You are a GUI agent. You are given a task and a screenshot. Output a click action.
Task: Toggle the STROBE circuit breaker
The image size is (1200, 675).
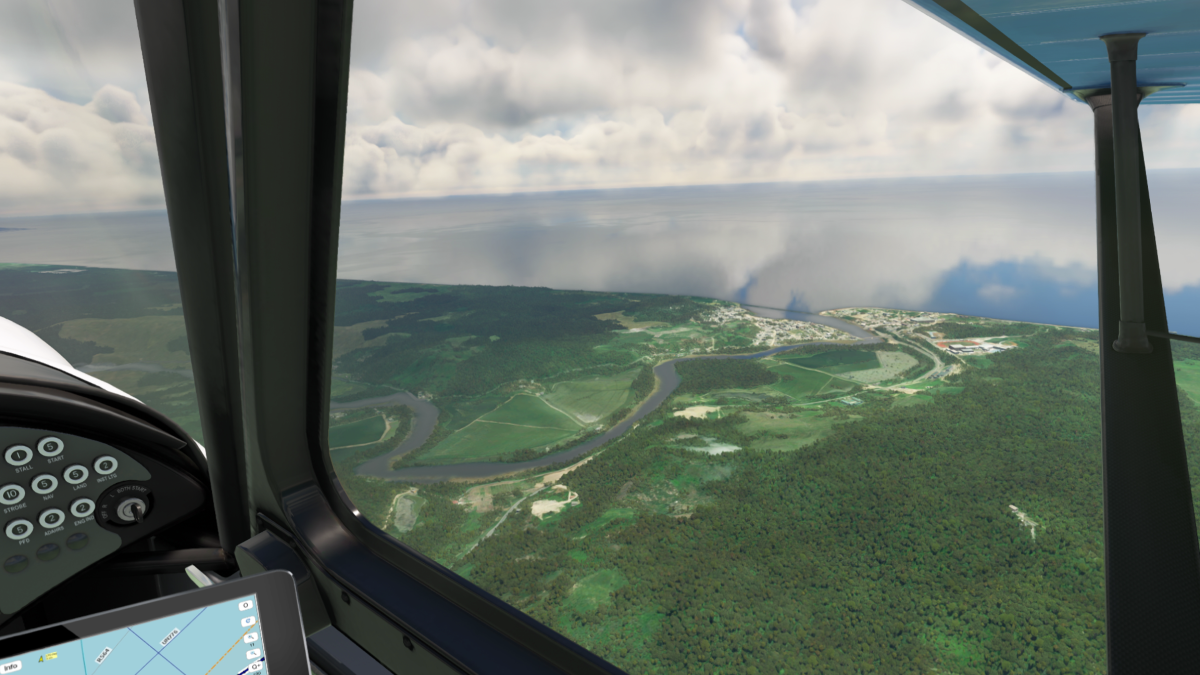click(12, 494)
